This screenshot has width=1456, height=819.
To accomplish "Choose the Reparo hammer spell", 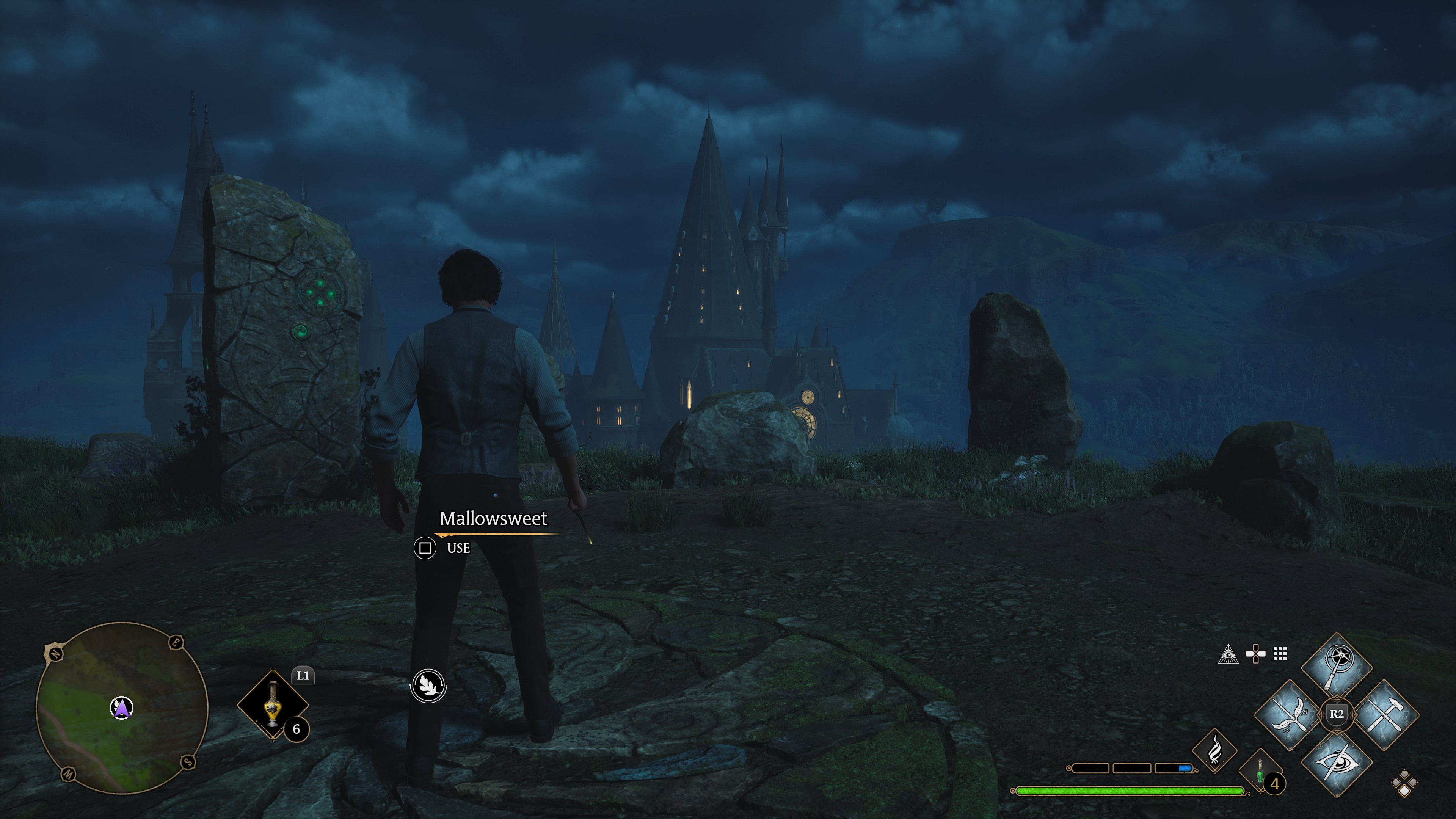I will tap(1384, 715).
